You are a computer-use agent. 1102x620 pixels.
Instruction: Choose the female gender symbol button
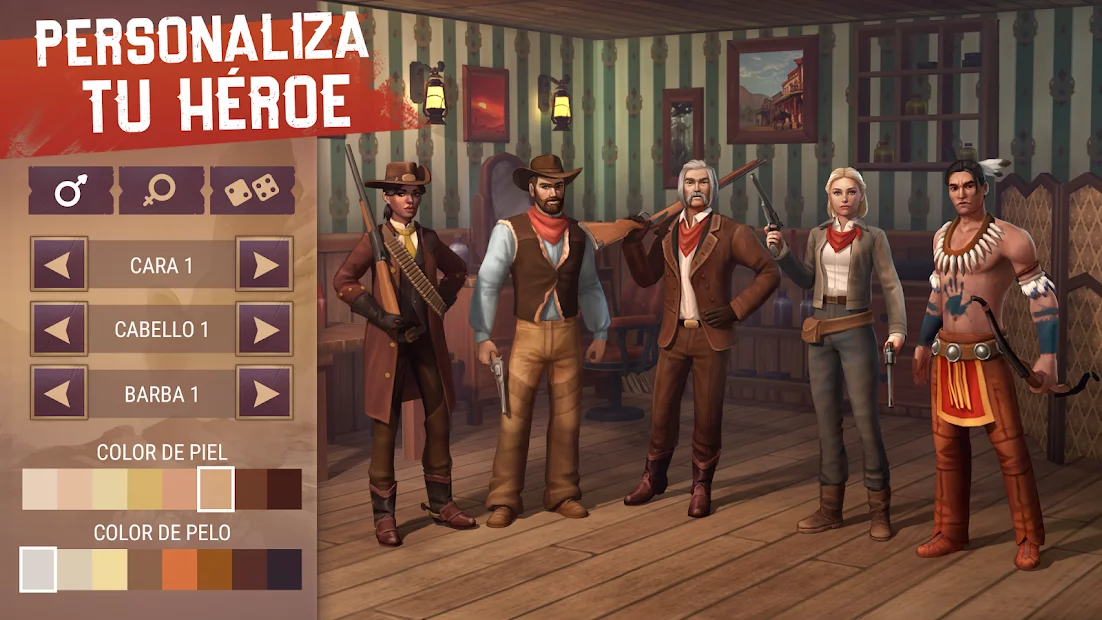pos(161,190)
